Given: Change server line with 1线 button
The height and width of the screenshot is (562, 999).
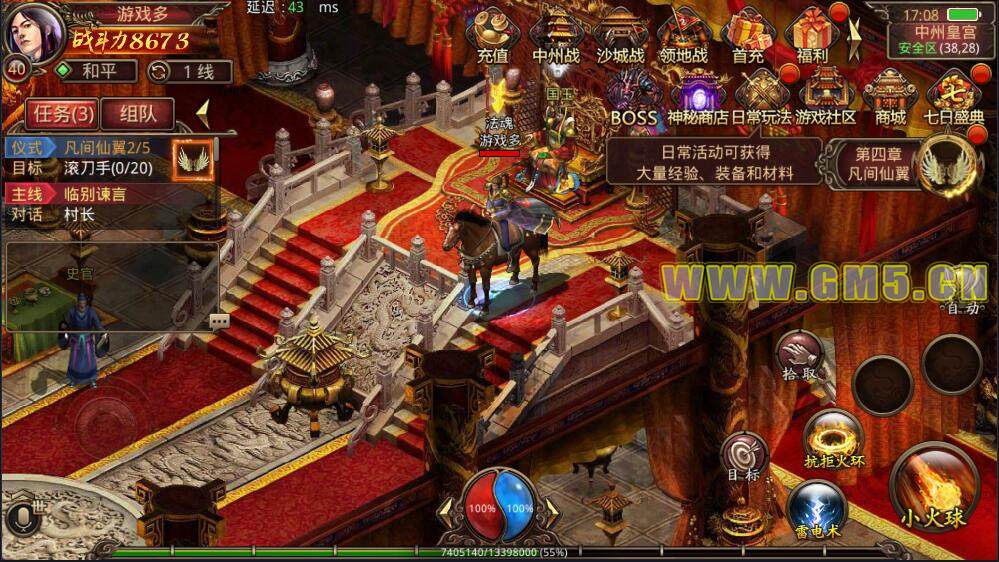Looking at the screenshot, I should (x=189, y=72).
